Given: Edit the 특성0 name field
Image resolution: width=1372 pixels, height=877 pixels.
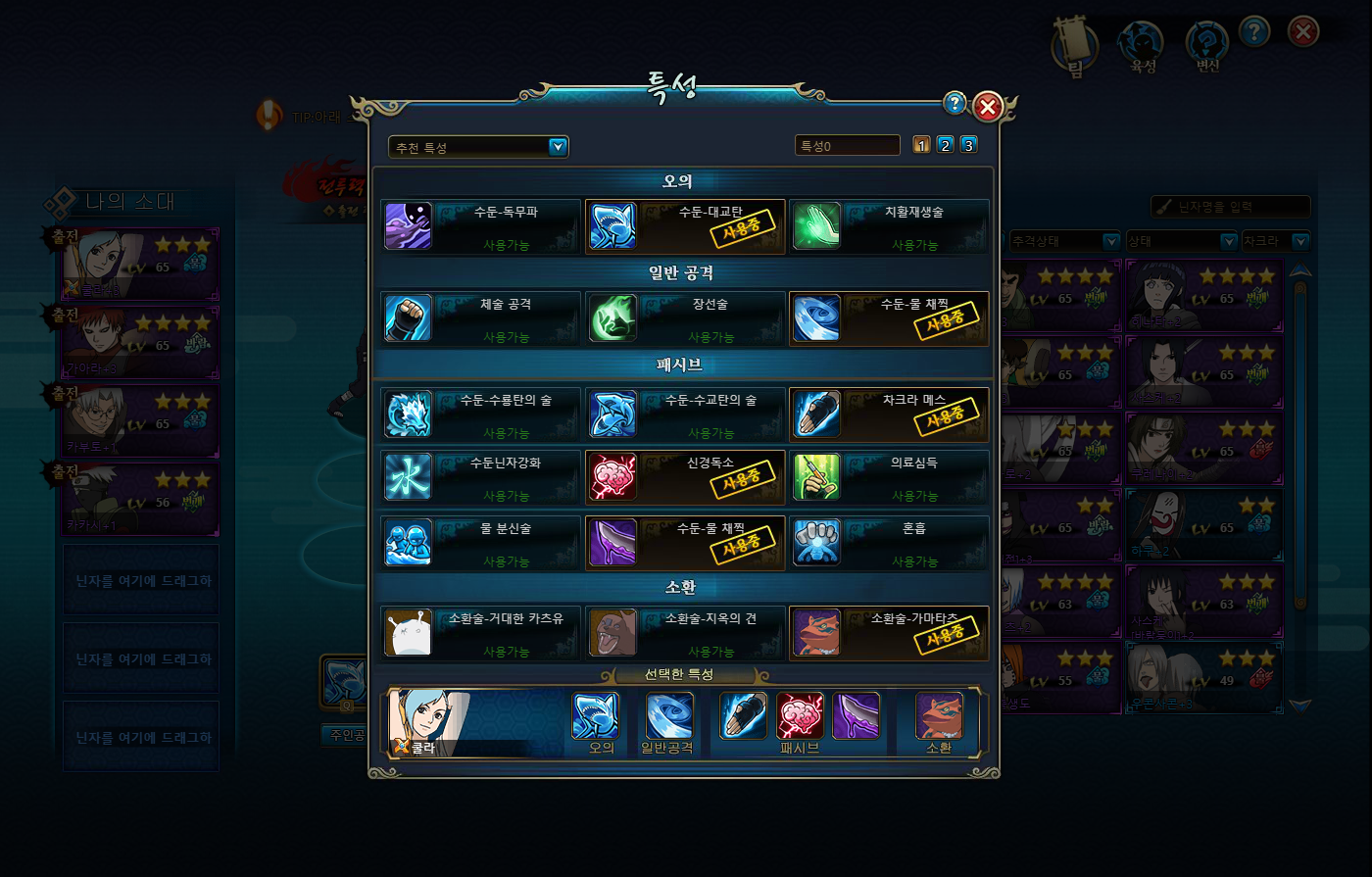Looking at the screenshot, I should point(847,146).
